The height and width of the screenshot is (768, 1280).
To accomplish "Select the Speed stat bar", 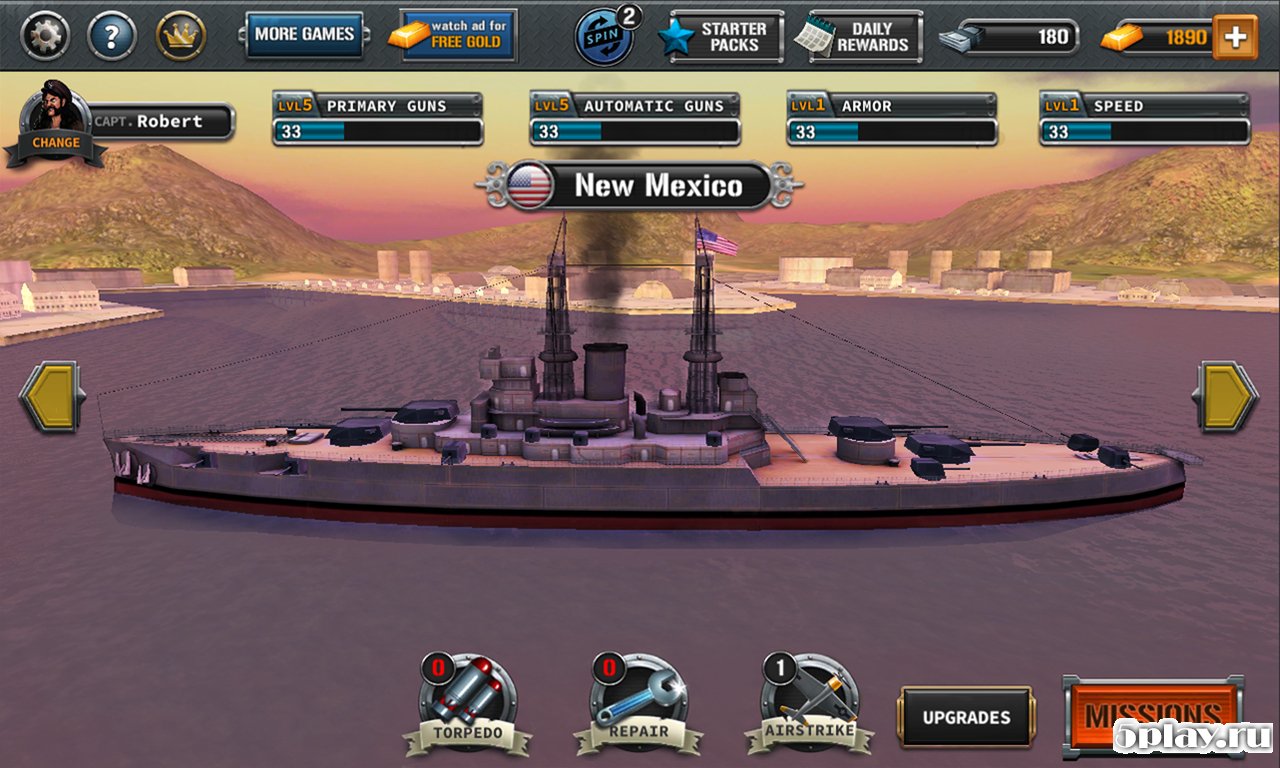I will coord(1144,120).
